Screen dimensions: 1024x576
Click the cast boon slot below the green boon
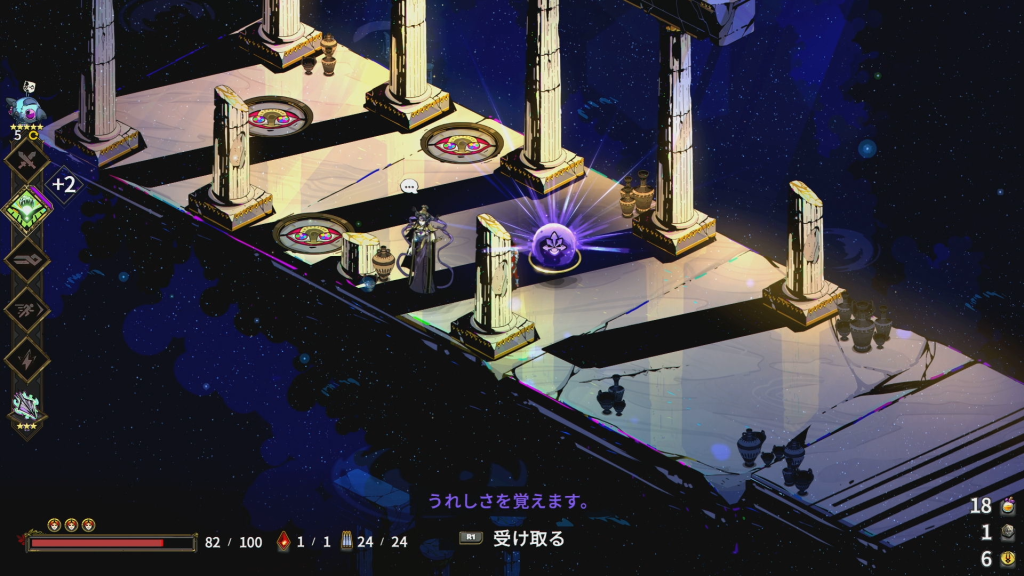(27, 259)
